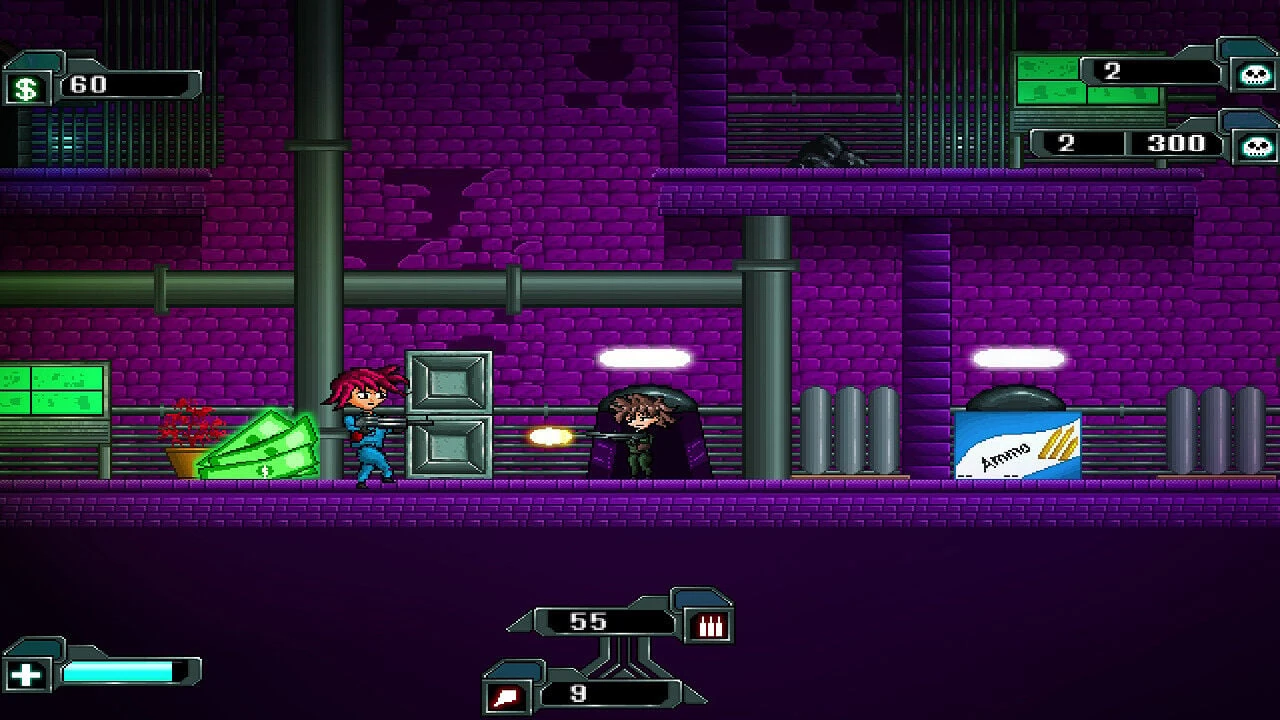
Task: Click the red bullets ammo icon
Action: (710, 626)
